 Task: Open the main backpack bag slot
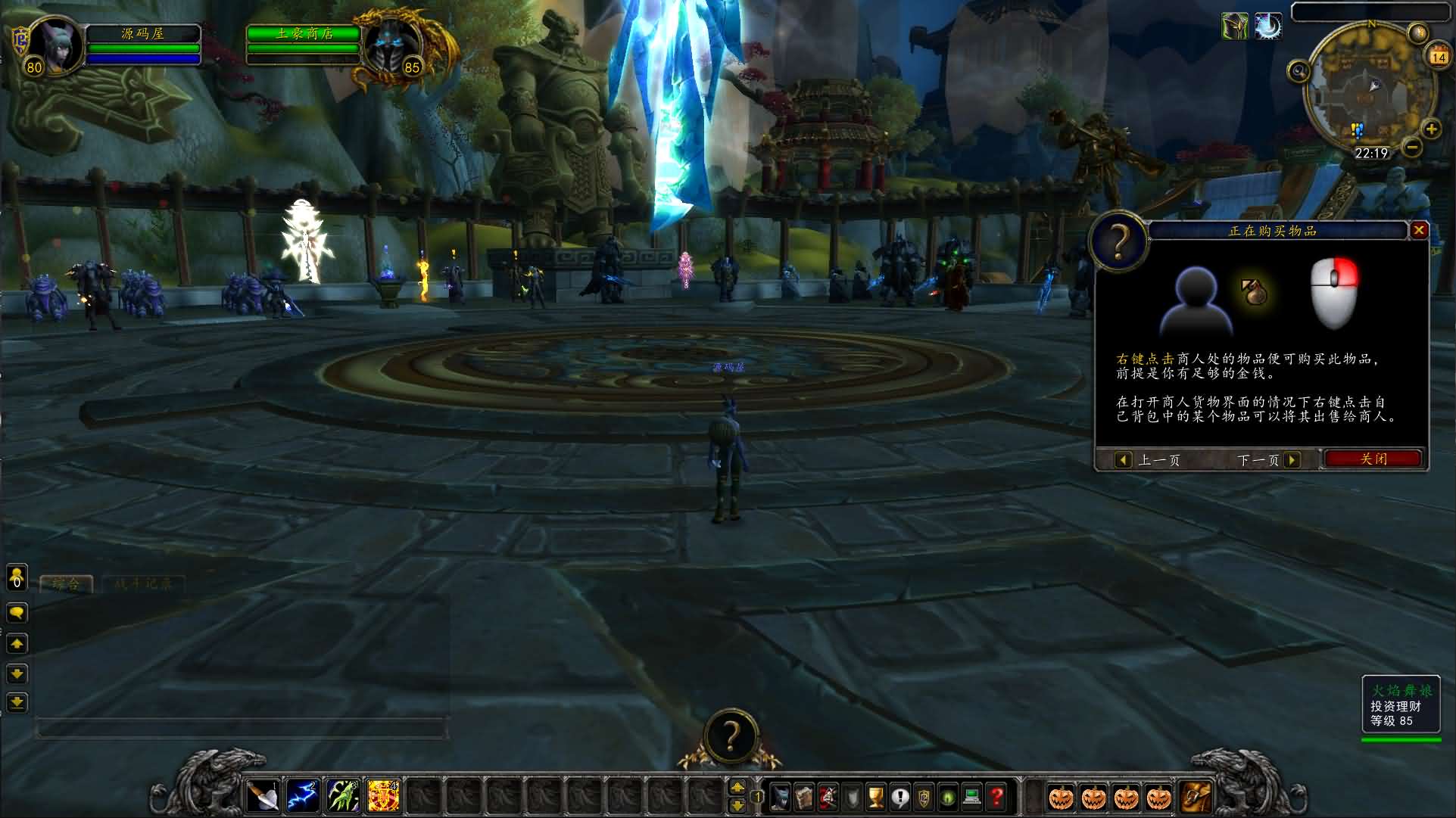coord(1195,797)
